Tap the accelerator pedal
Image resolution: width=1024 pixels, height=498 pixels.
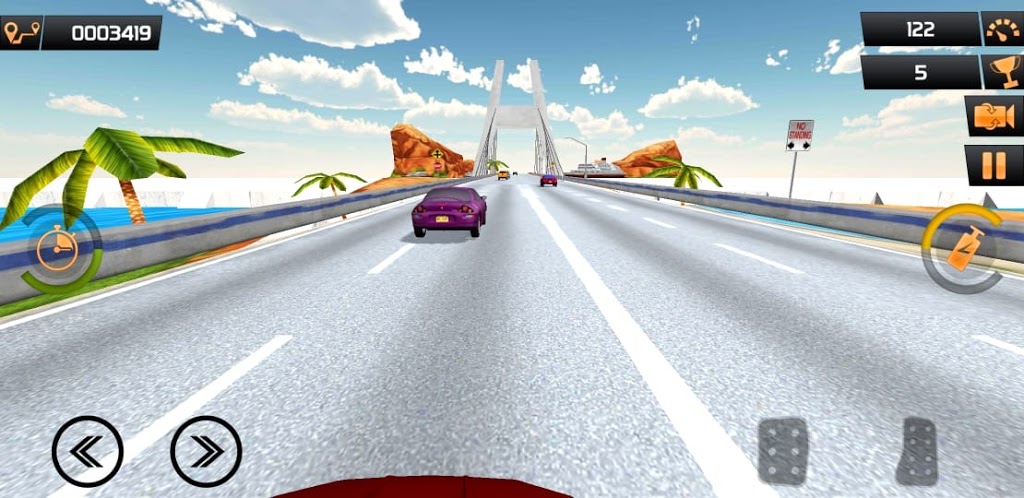918,451
